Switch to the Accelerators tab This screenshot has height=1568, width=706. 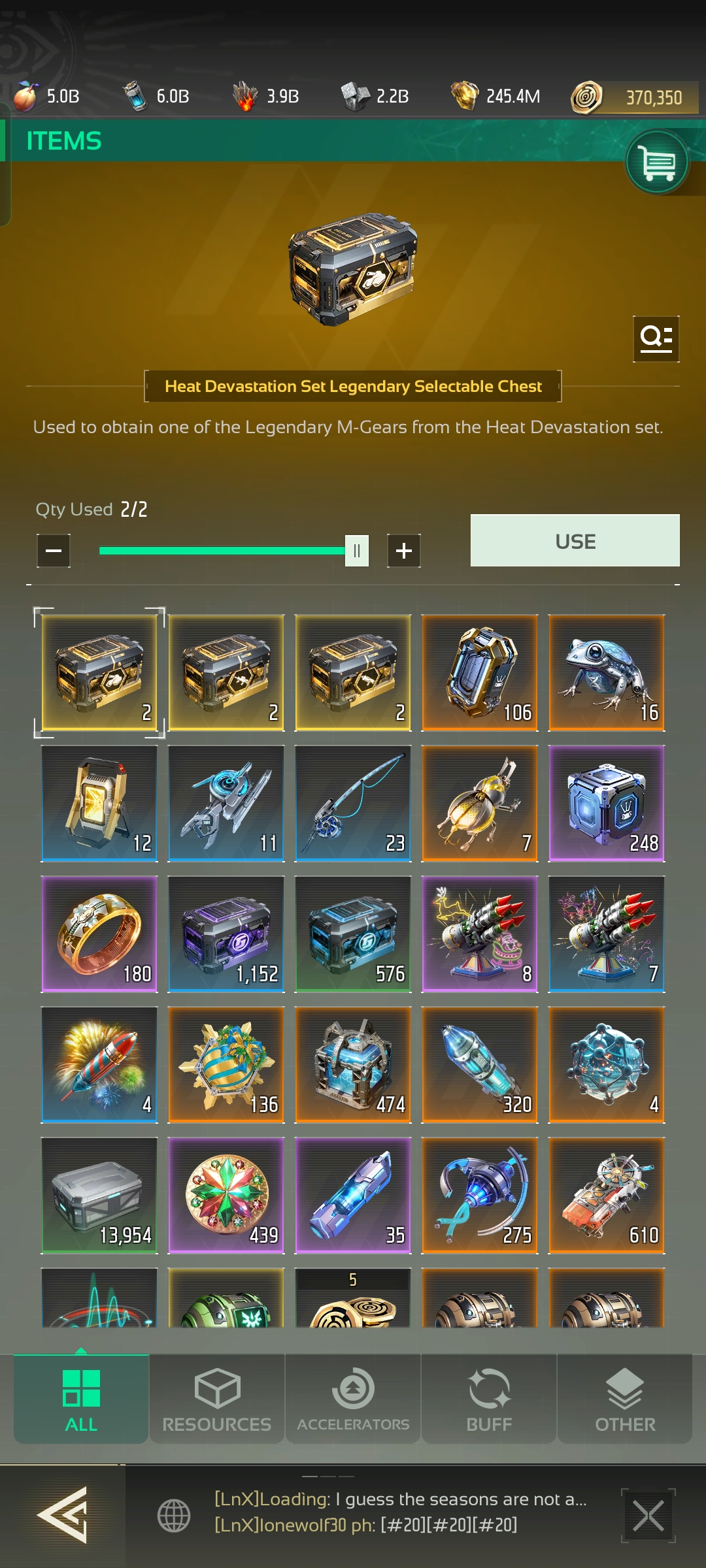pos(353,1399)
